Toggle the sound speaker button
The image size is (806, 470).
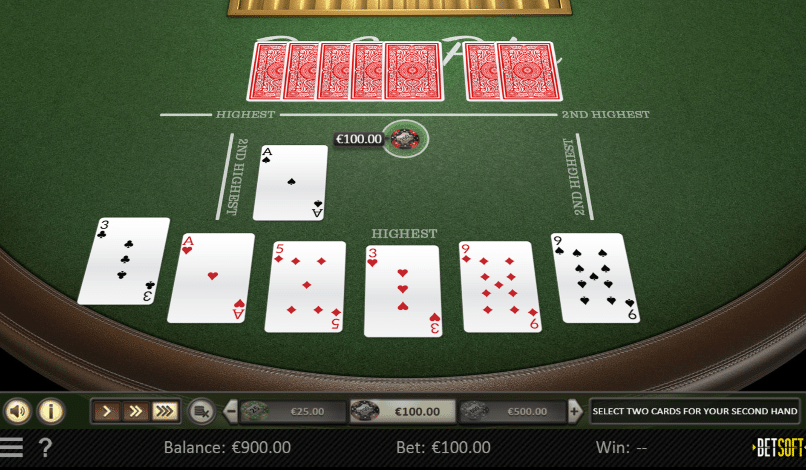click(18, 411)
